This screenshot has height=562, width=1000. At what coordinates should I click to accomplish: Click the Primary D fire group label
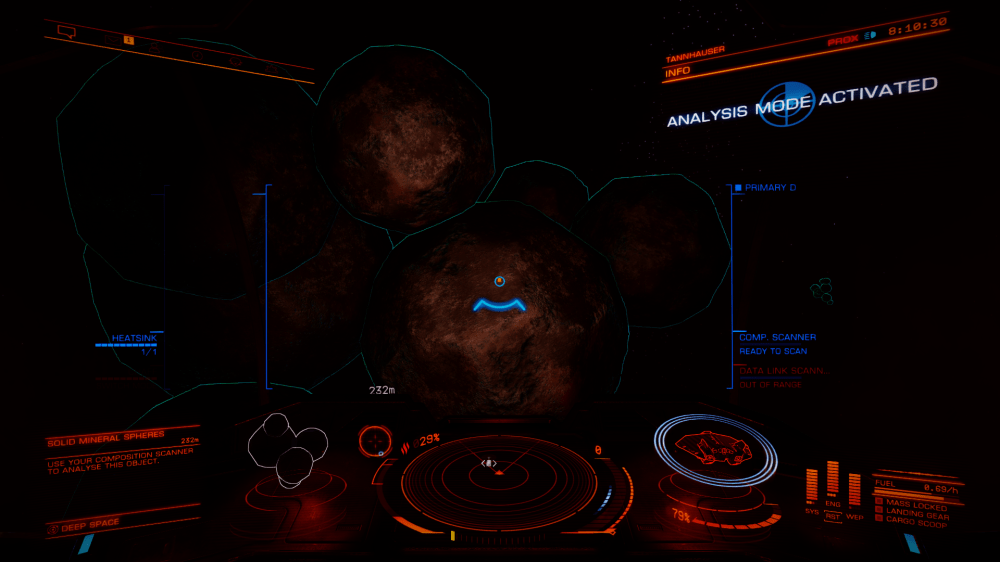pyautogui.click(x=768, y=188)
